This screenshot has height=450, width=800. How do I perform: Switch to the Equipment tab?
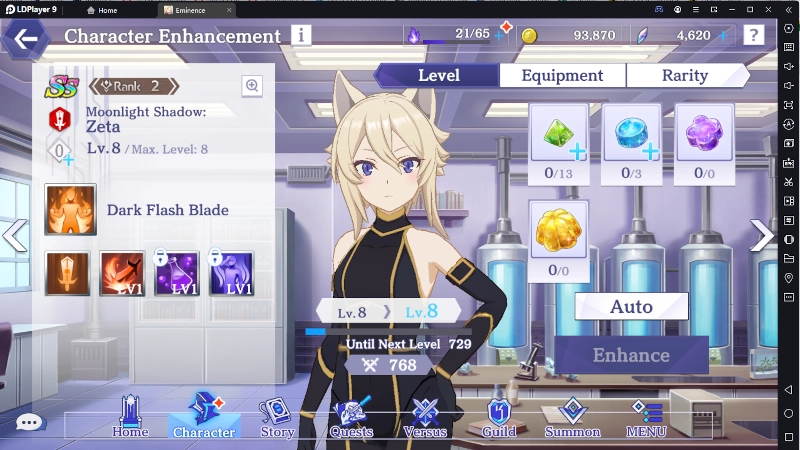point(564,76)
